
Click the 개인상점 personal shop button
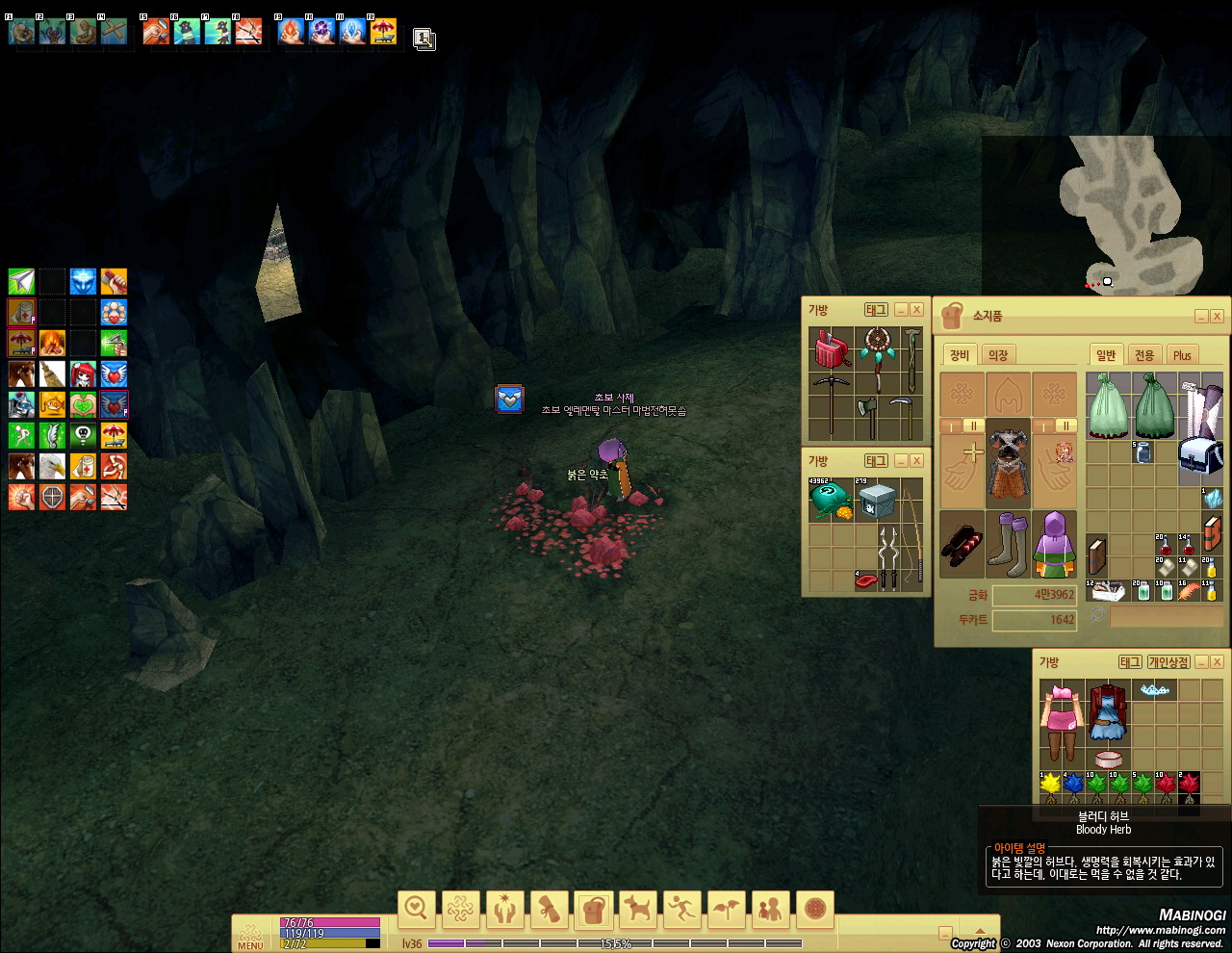[1168, 662]
